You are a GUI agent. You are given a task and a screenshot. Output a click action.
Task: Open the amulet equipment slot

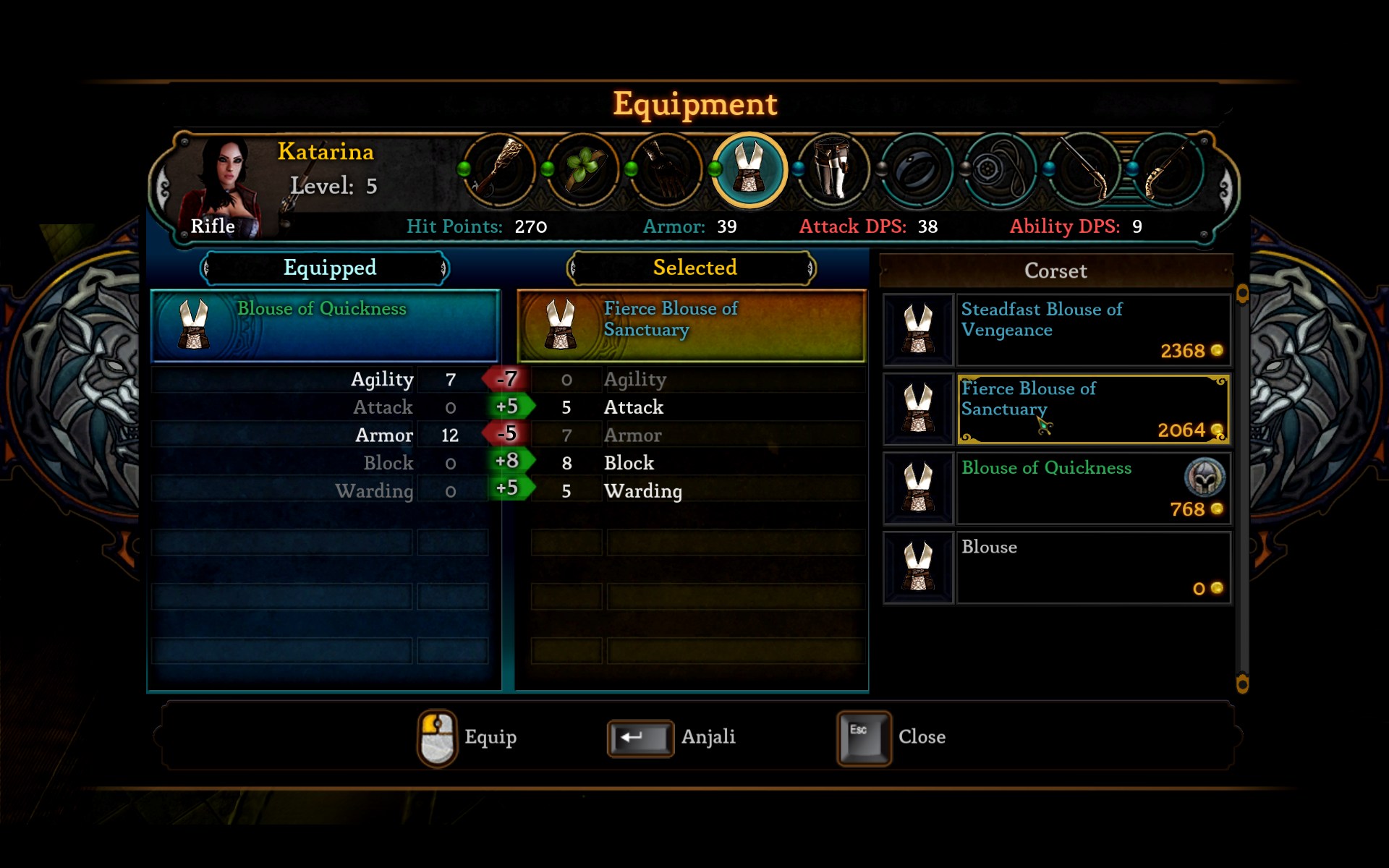click(1001, 170)
